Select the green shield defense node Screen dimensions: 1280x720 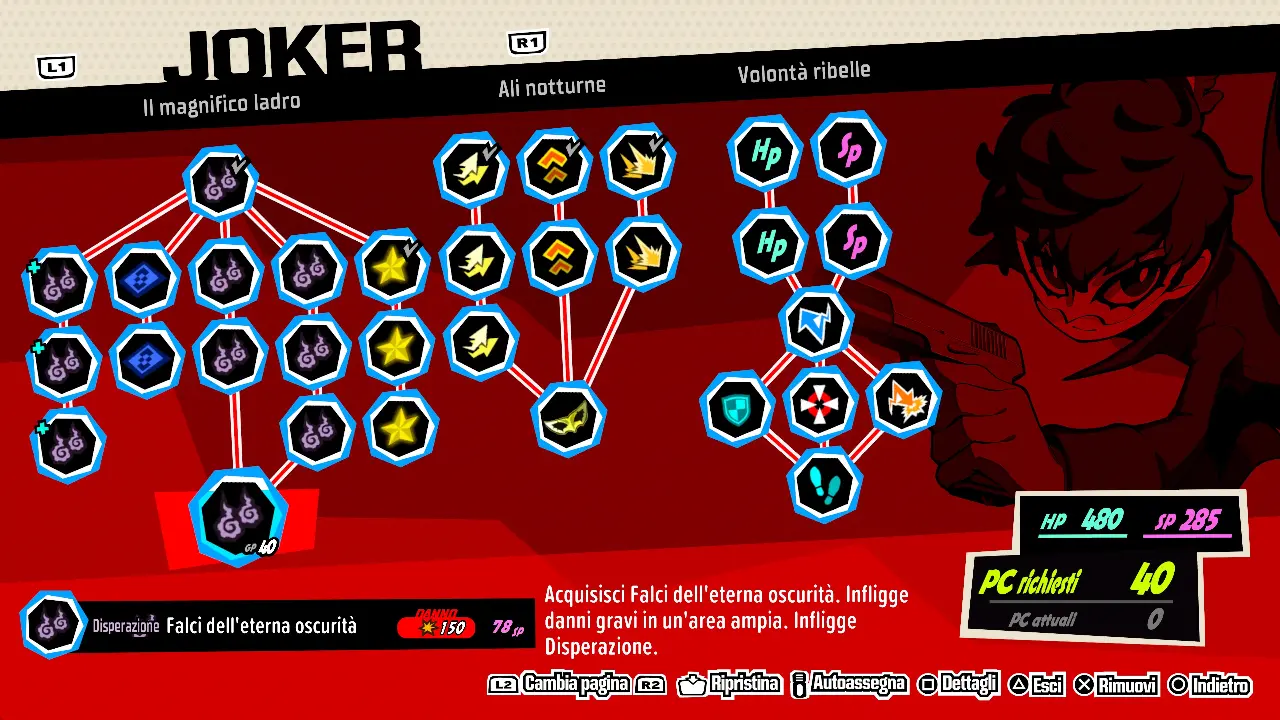pos(737,408)
